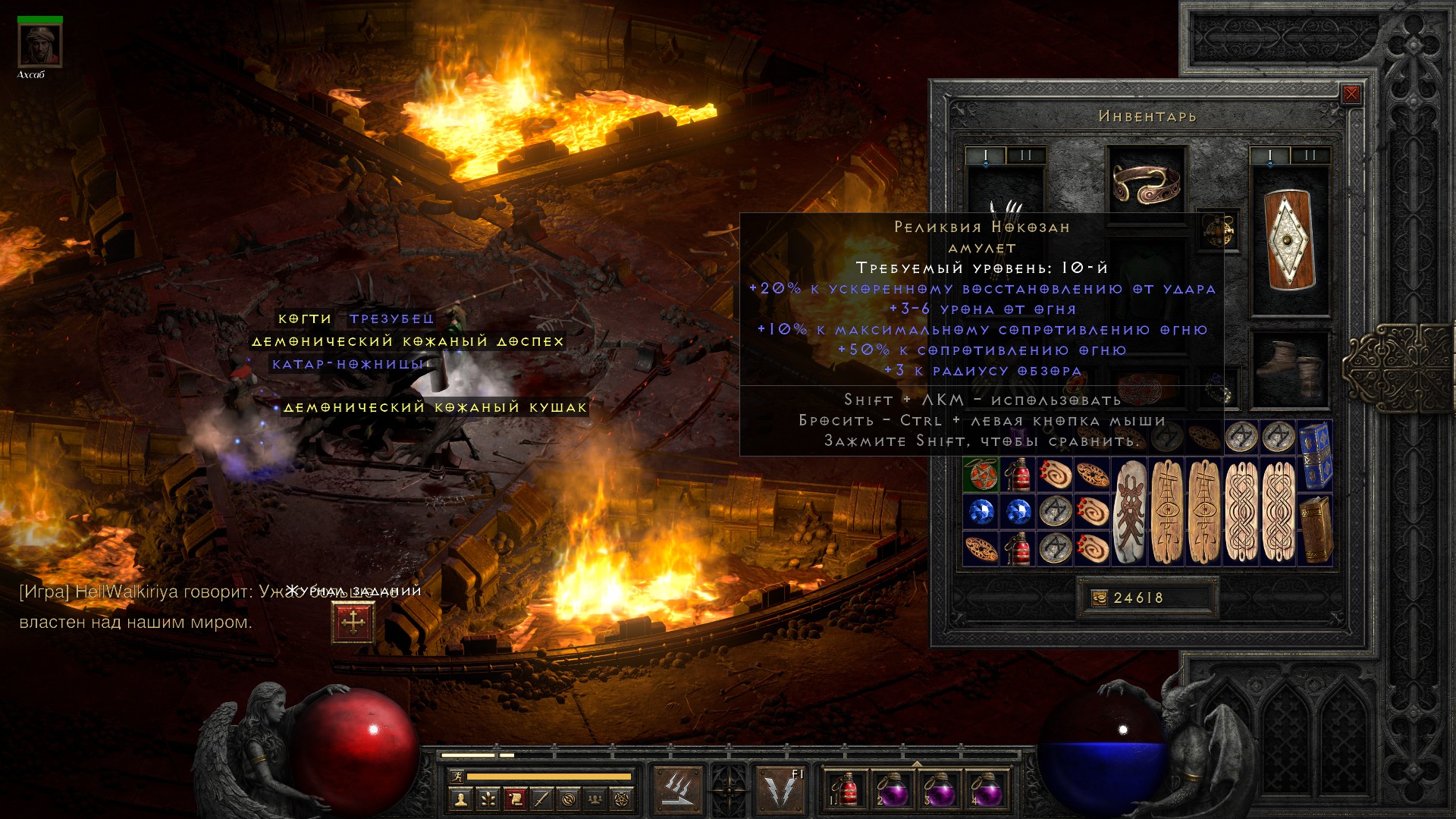The image size is (1456, 819).
Task: Open the party screen icon
Action: pyautogui.click(x=596, y=799)
